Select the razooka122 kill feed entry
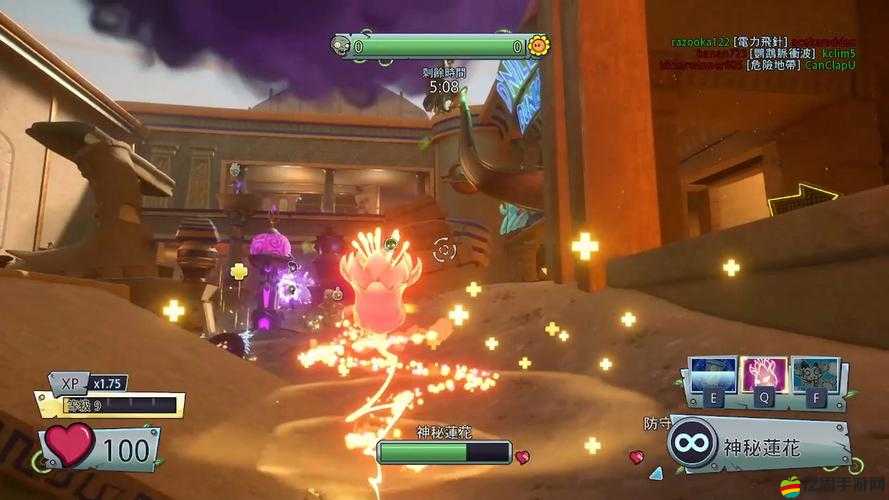This screenshot has width=889, height=500. (x=700, y=41)
